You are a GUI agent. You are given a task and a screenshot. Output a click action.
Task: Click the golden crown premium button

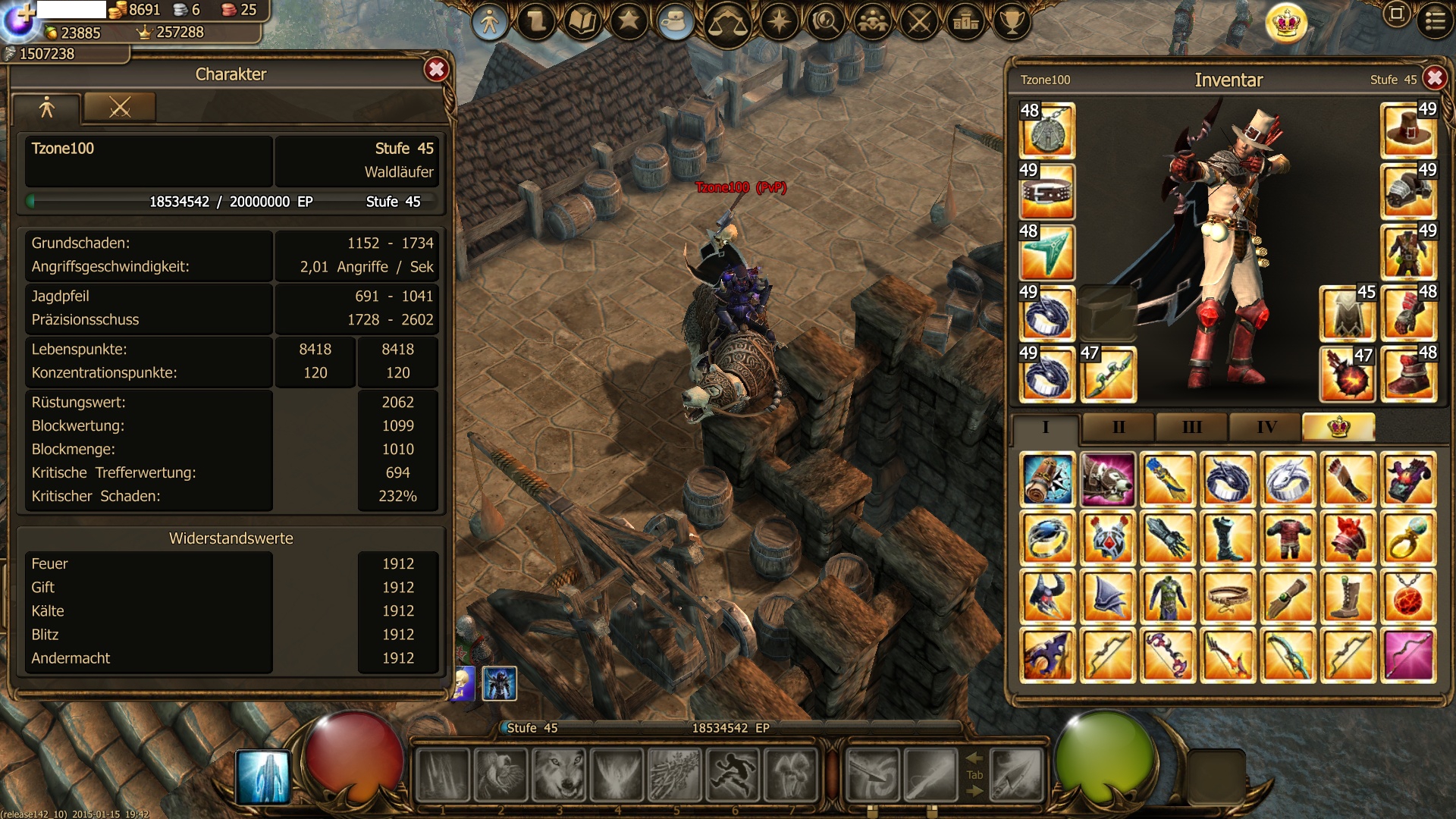(x=1286, y=23)
